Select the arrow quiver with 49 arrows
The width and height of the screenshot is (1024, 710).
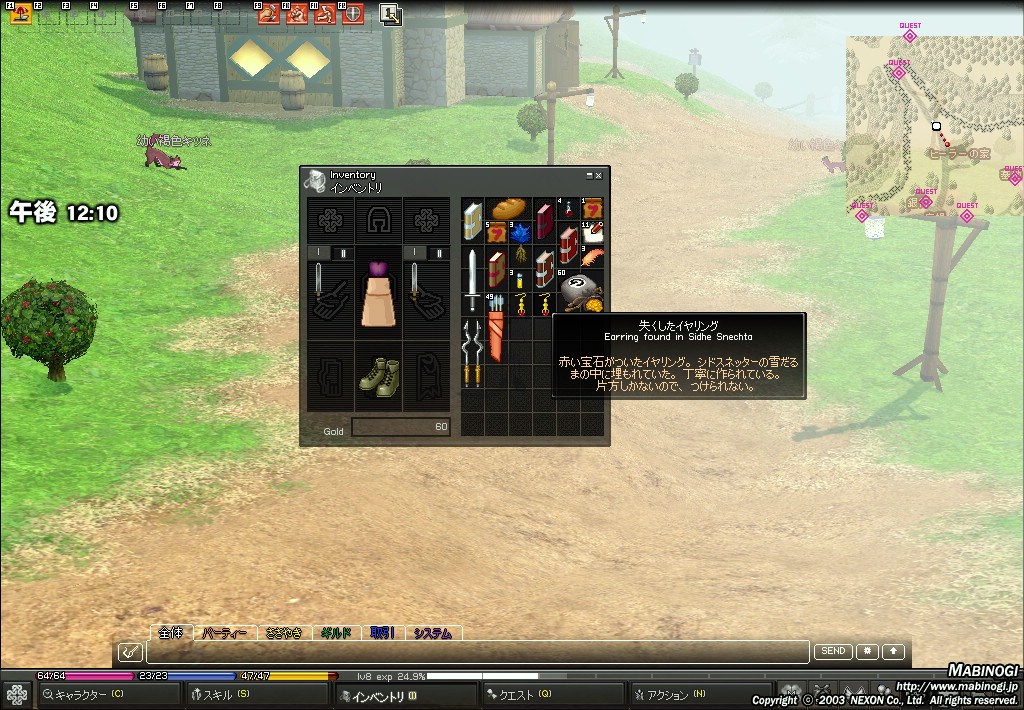[x=496, y=318]
